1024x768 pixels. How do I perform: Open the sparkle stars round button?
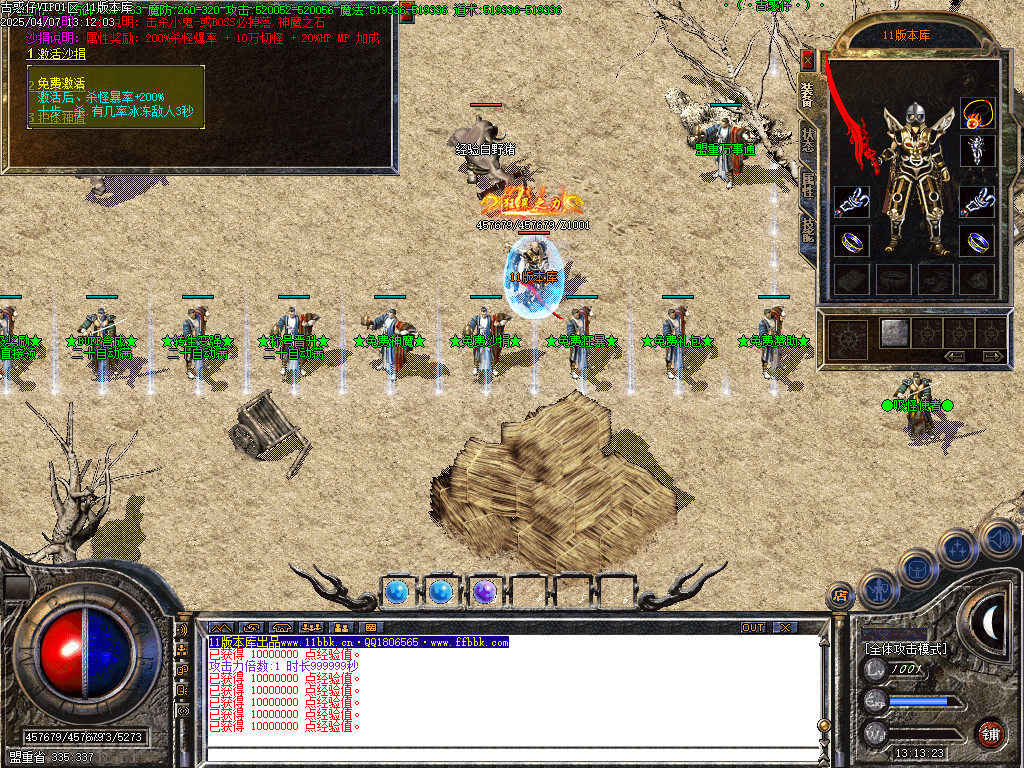pos(958,549)
